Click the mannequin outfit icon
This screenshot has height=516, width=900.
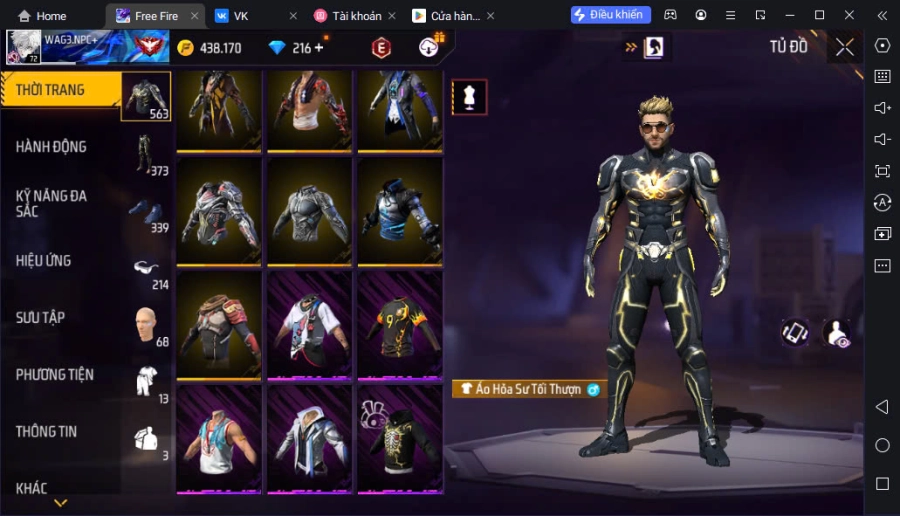click(x=469, y=96)
